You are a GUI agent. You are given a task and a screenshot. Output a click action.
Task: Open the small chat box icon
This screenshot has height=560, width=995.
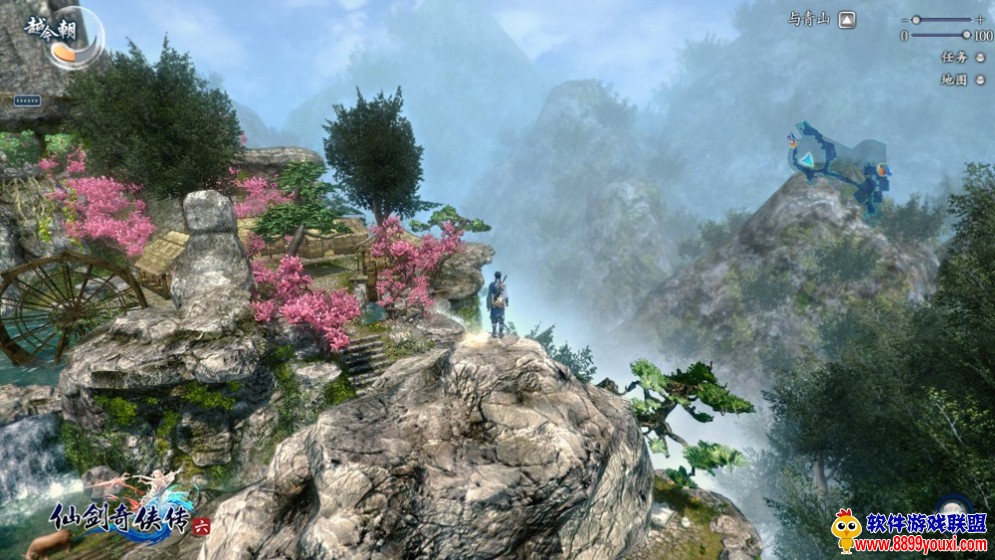(x=27, y=100)
